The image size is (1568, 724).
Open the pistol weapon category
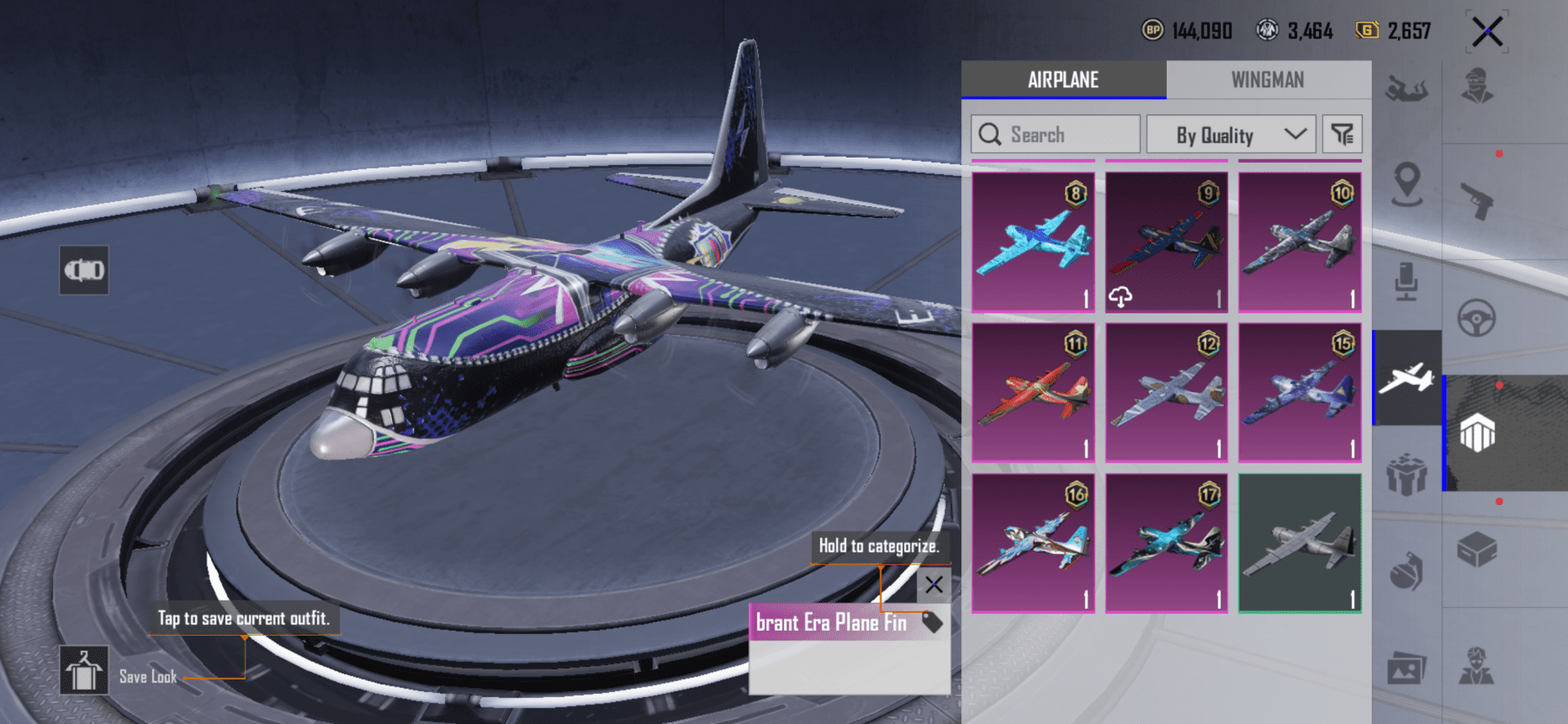(1477, 201)
